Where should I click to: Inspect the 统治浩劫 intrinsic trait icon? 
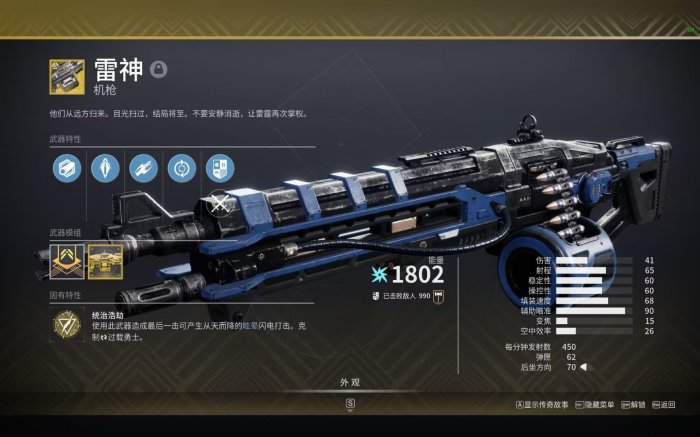67,325
